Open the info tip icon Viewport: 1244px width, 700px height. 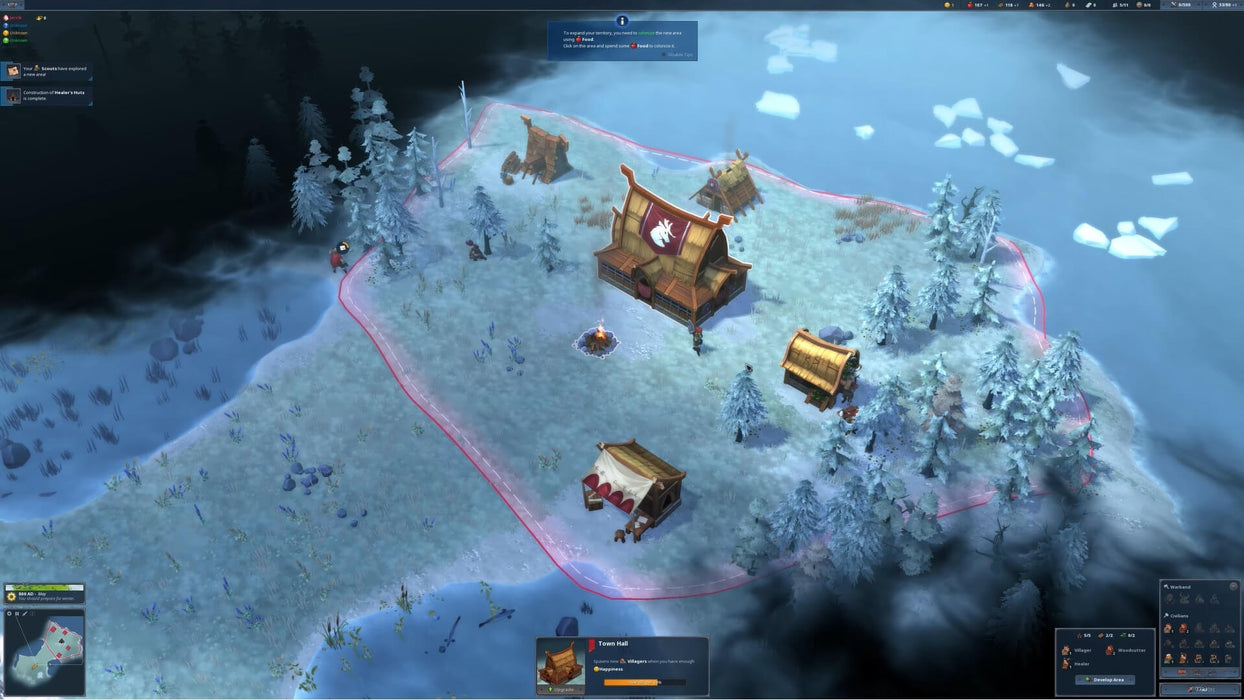[622, 21]
